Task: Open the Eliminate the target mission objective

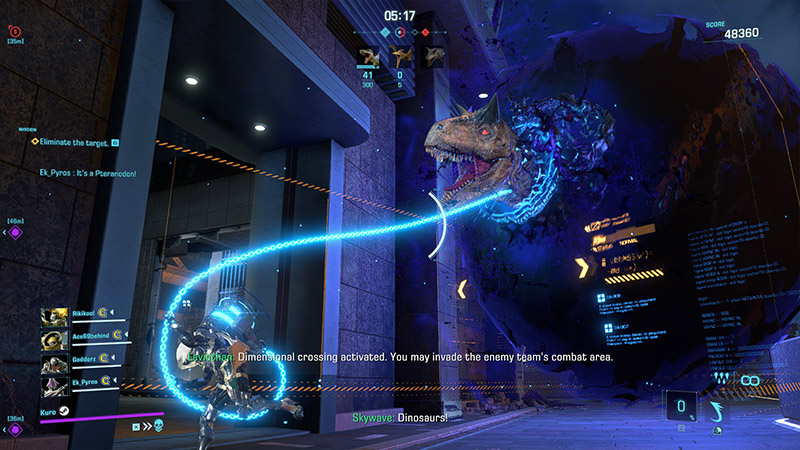Action: (70, 142)
